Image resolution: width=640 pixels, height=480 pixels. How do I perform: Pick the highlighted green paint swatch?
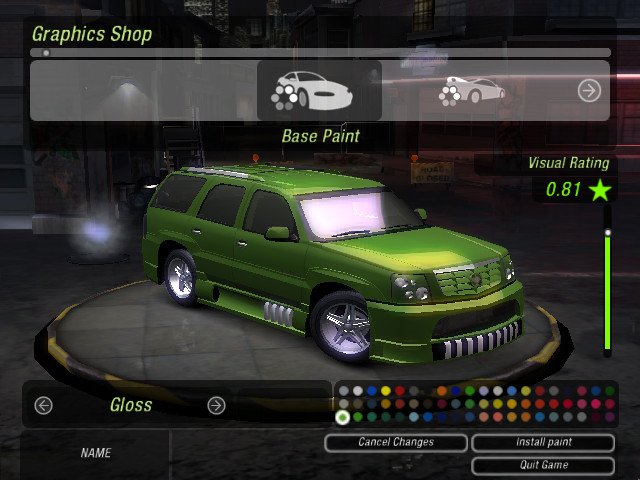click(x=343, y=417)
